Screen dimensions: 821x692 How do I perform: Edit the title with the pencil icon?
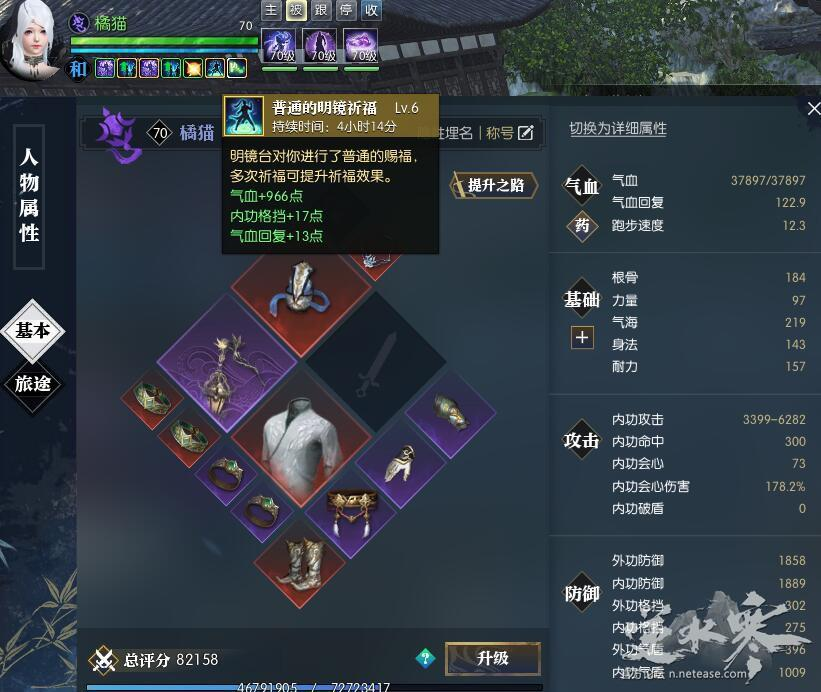point(526,133)
